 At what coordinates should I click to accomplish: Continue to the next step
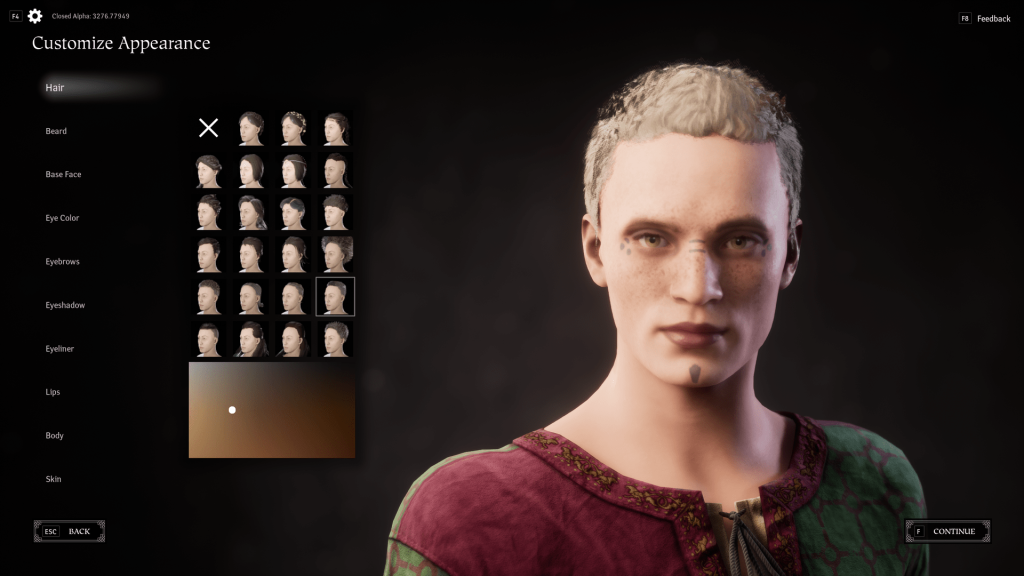click(947, 531)
